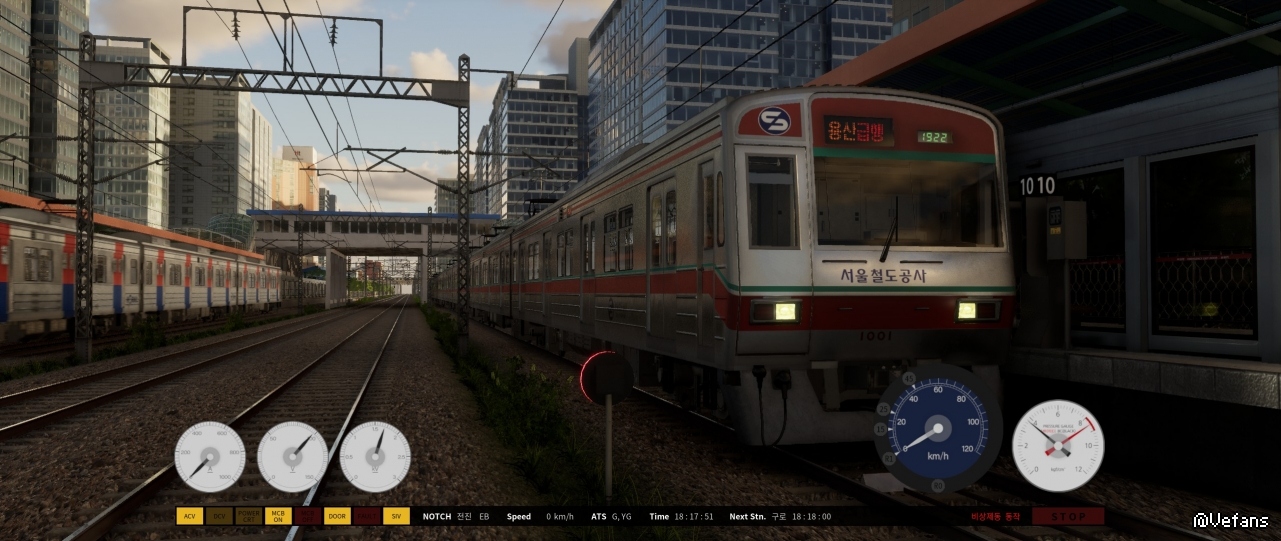Click the red STOP button

1068,516
